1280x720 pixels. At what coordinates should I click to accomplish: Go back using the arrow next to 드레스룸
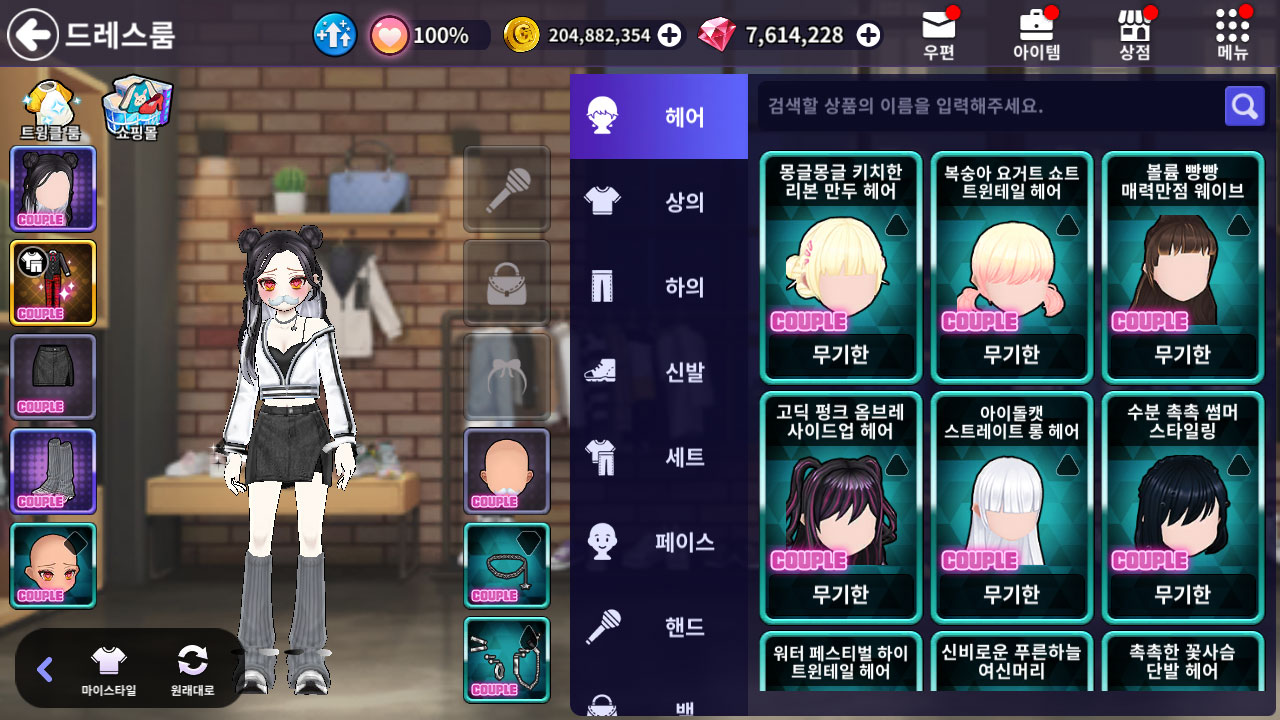tap(33, 35)
